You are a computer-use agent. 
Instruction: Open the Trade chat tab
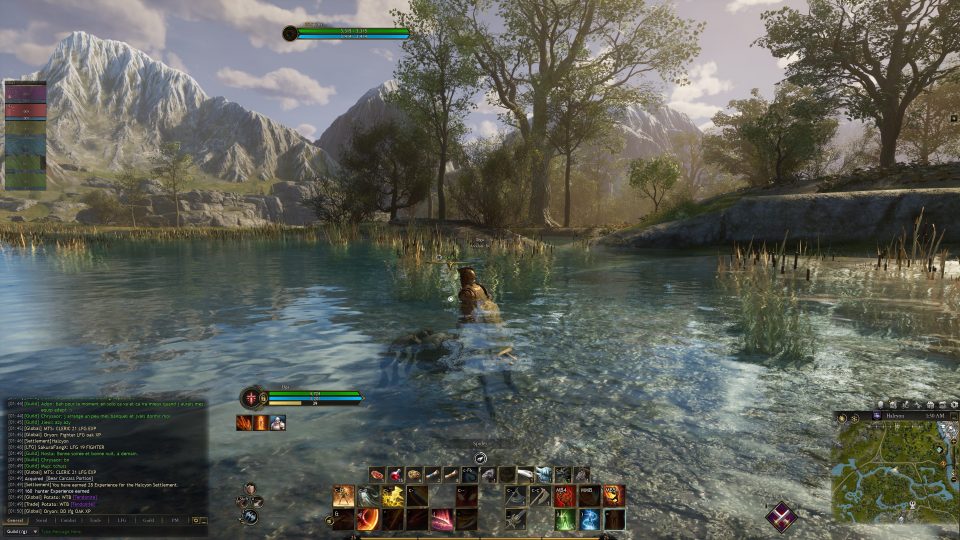(x=95, y=520)
